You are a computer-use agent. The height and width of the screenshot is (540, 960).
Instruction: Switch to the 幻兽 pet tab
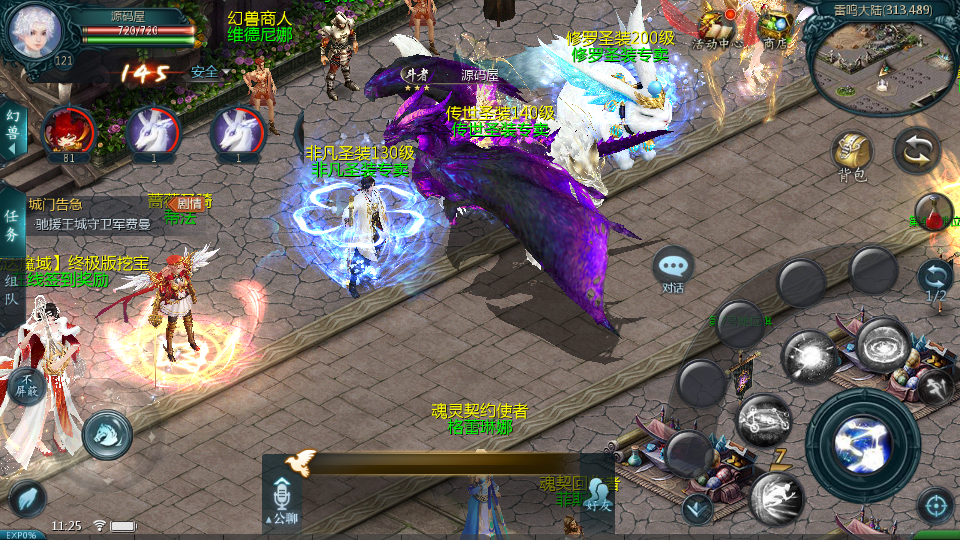coord(12,132)
